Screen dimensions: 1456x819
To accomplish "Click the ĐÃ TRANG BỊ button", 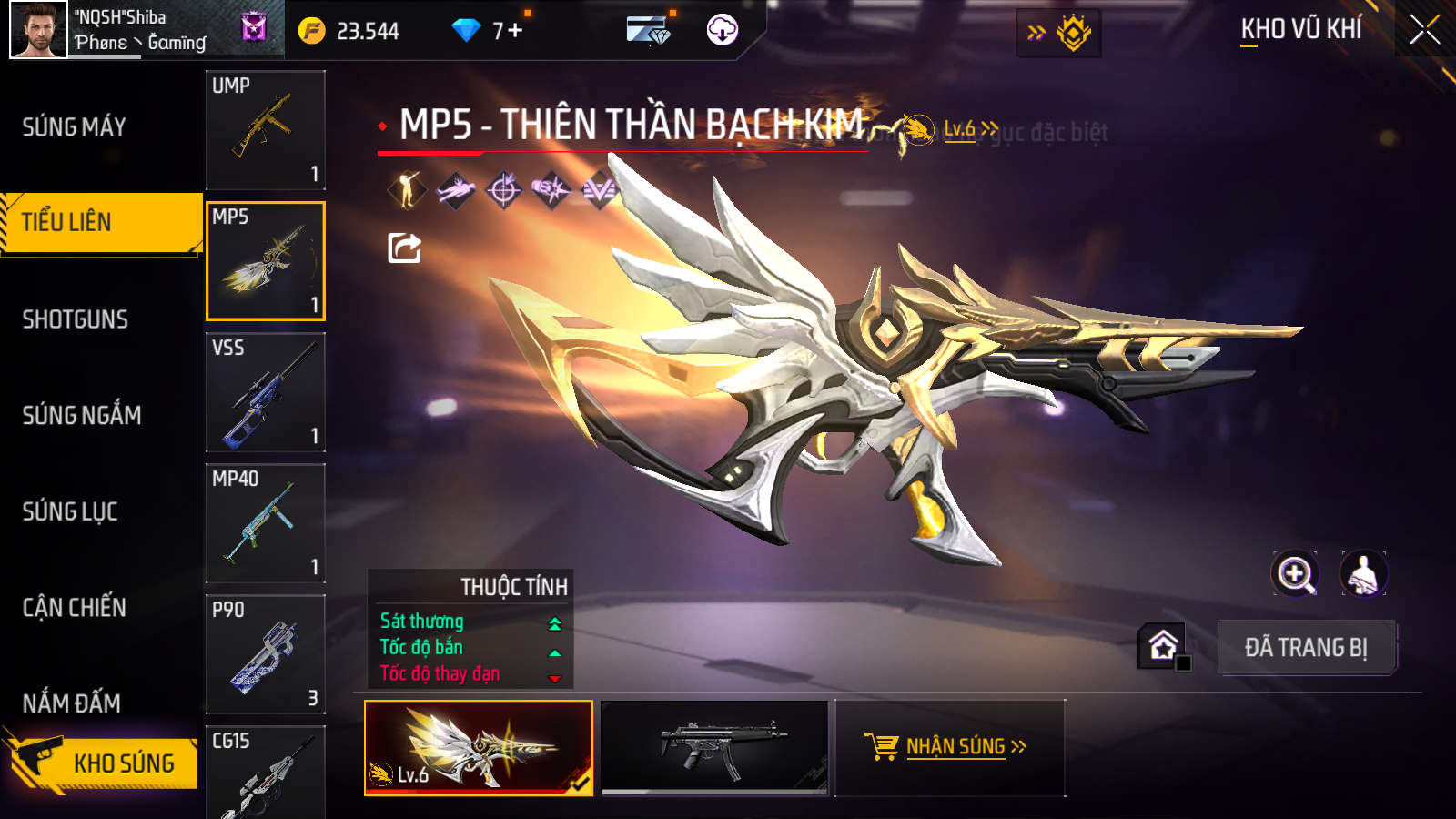I will click(x=1305, y=648).
